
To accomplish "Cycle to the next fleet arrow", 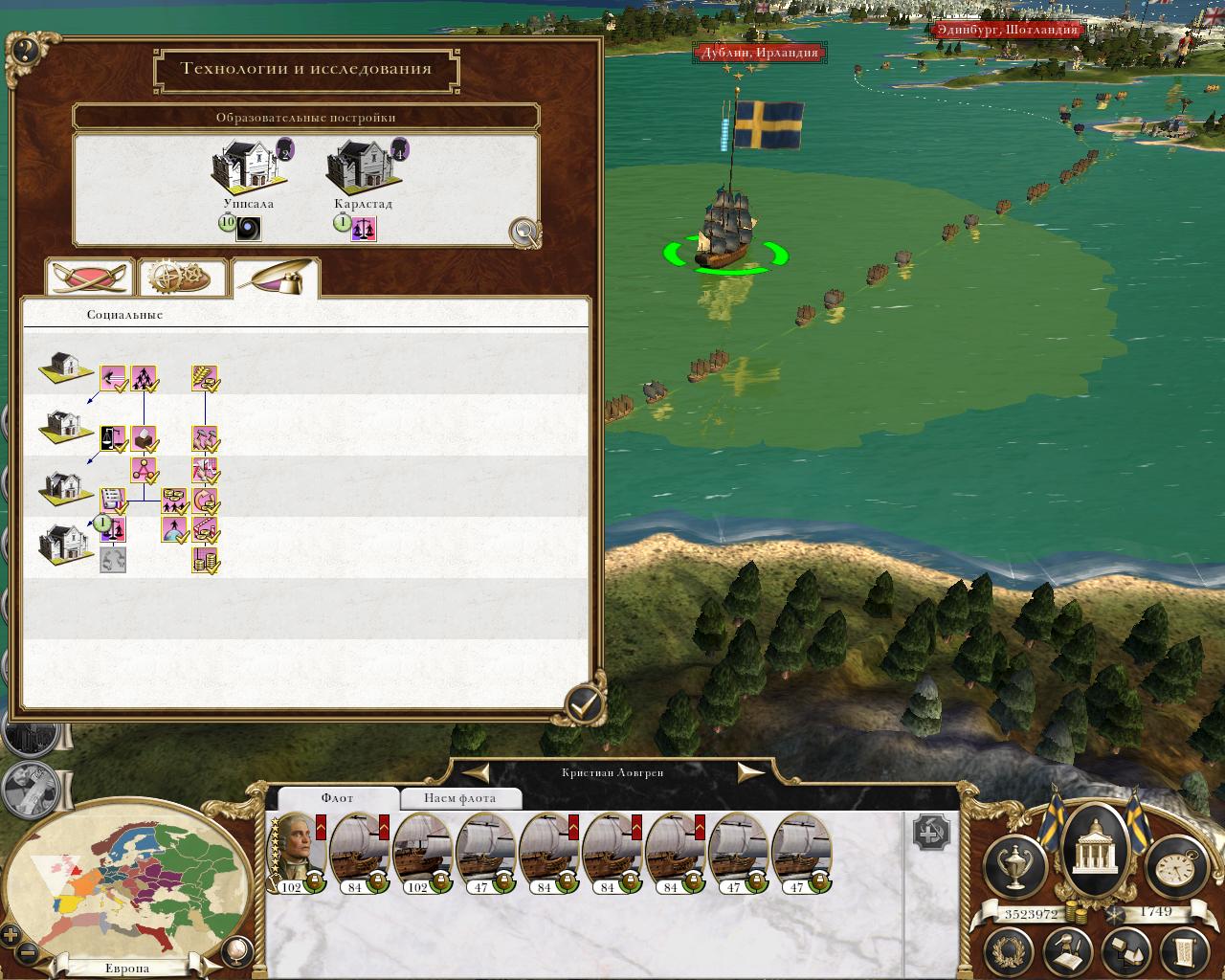I will (x=750, y=772).
